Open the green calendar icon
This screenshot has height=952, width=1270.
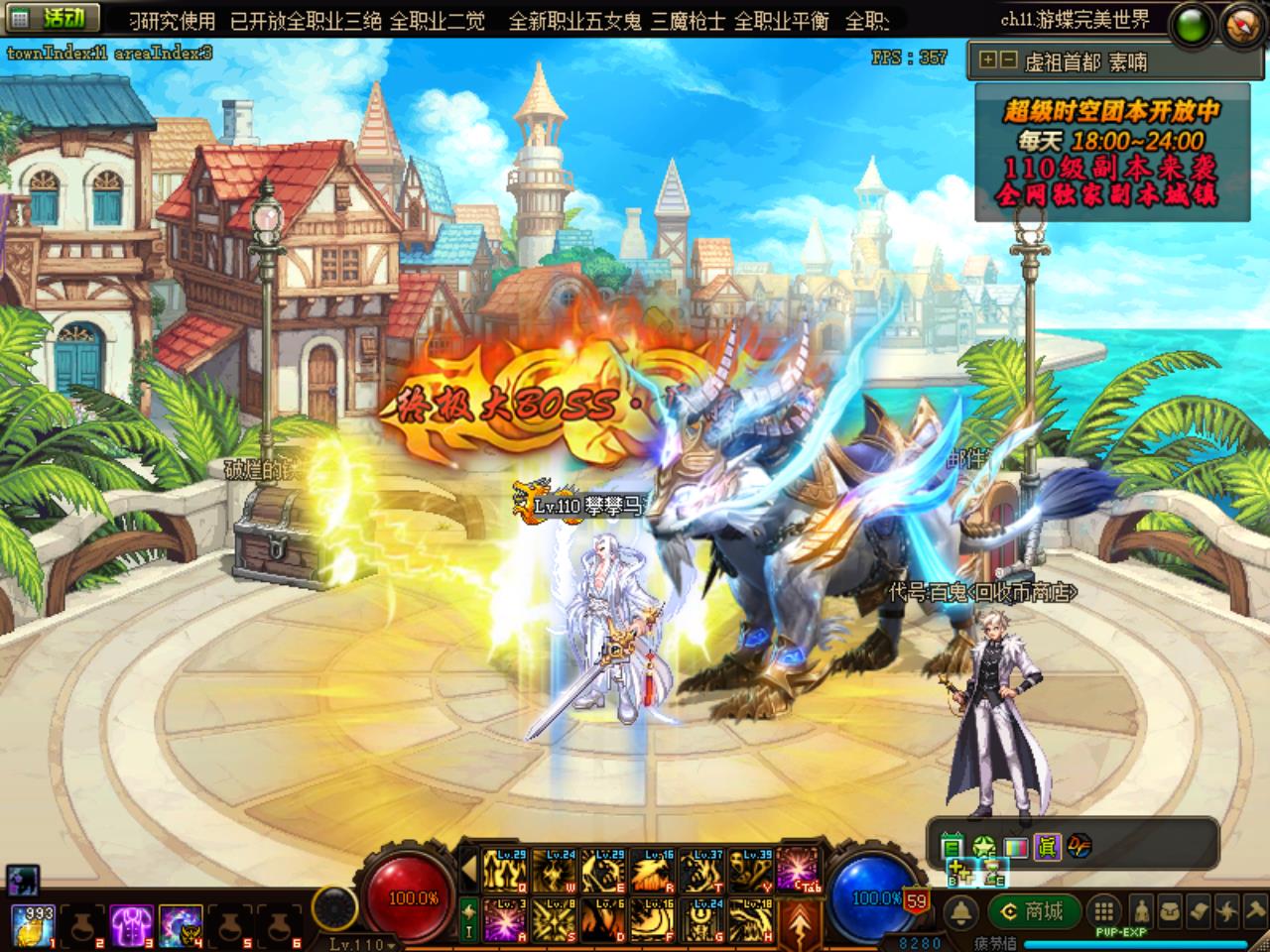tap(952, 846)
